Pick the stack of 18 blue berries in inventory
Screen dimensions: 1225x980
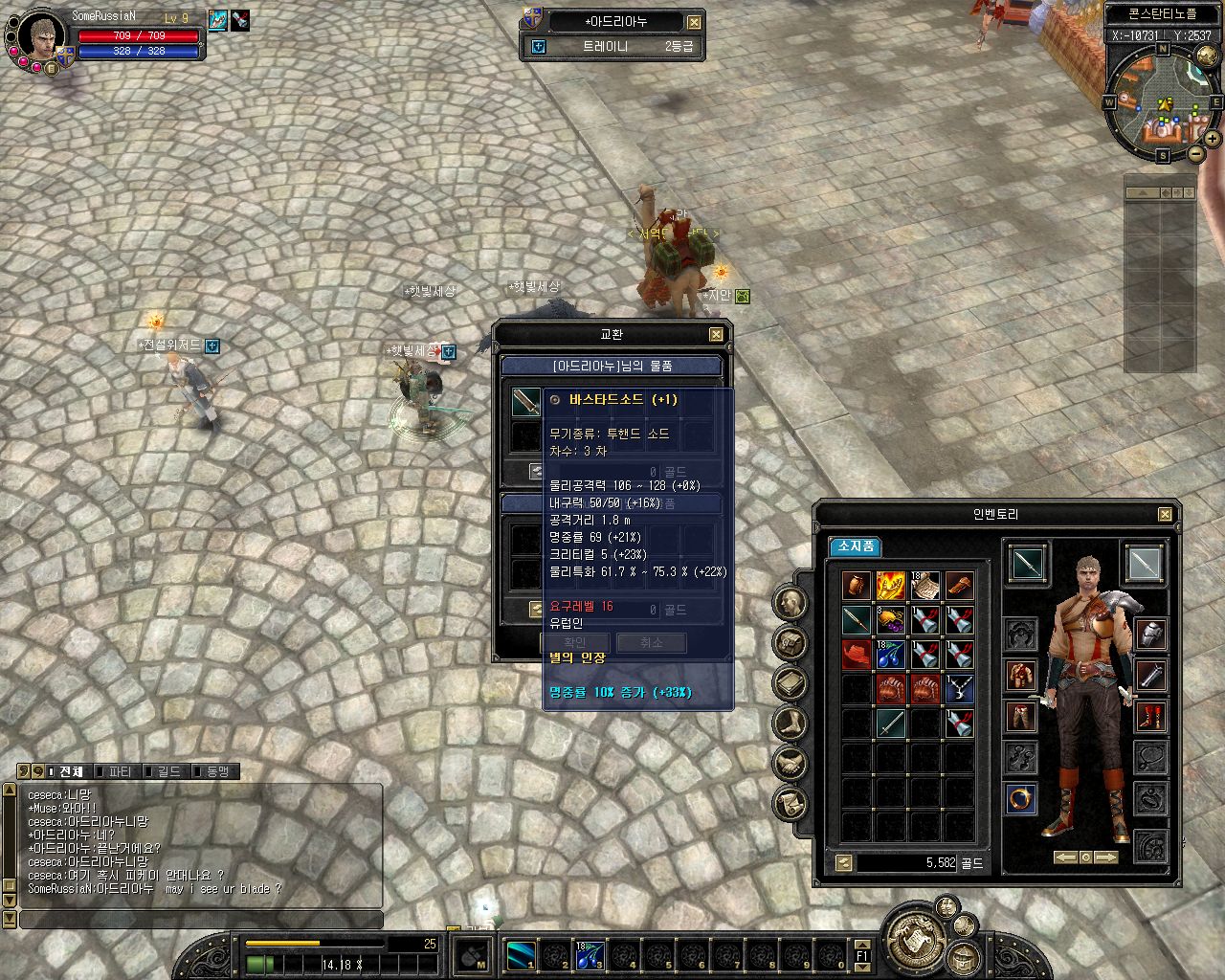tap(890, 655)
